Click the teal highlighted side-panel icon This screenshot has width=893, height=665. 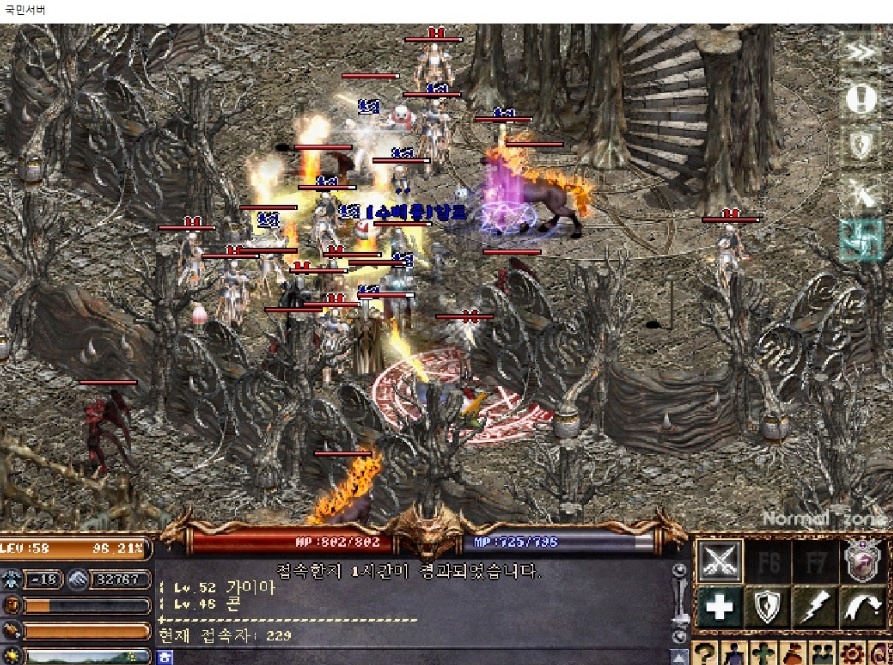click(x=860, y=240)
